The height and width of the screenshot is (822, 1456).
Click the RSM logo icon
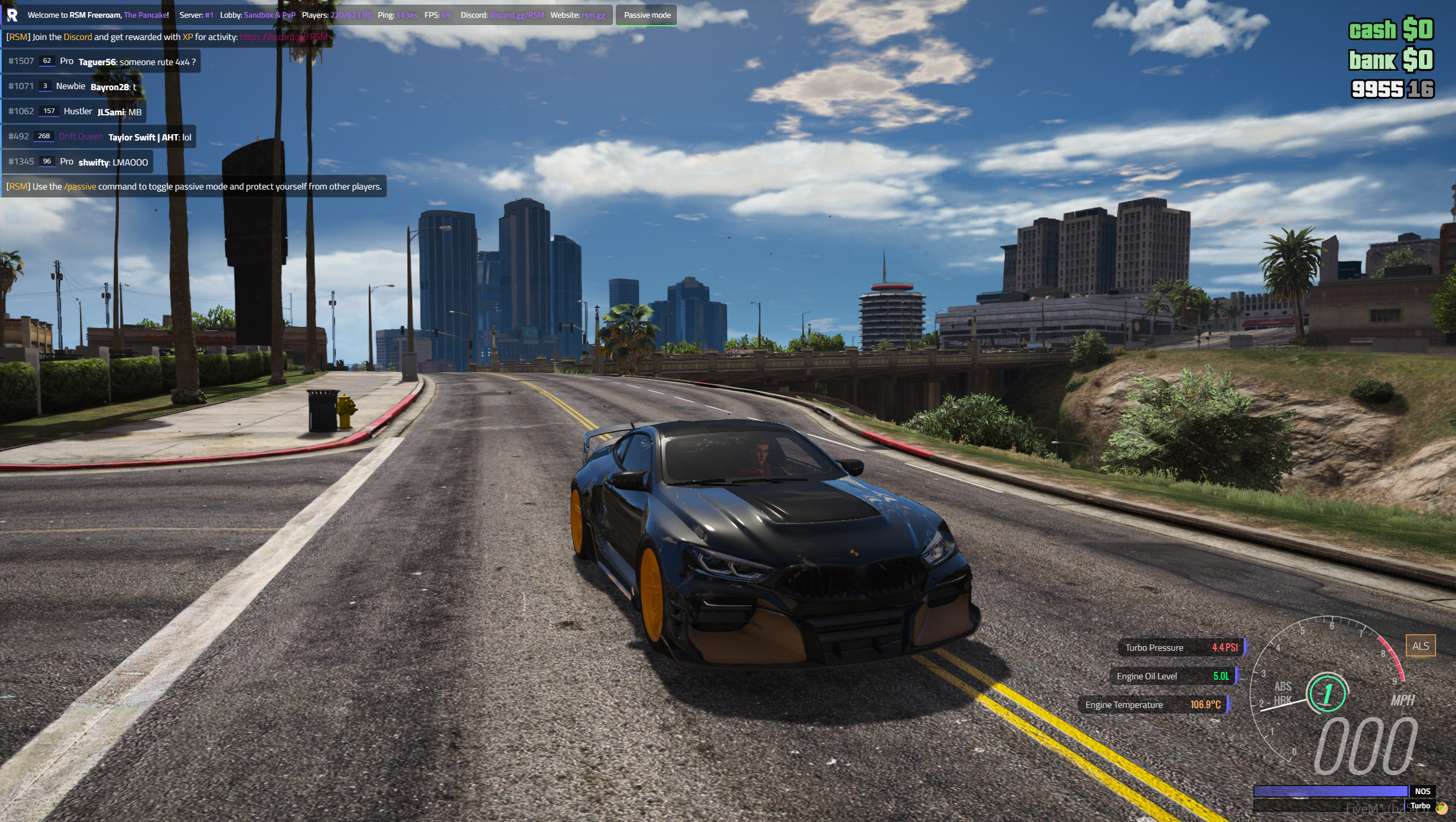12,15
